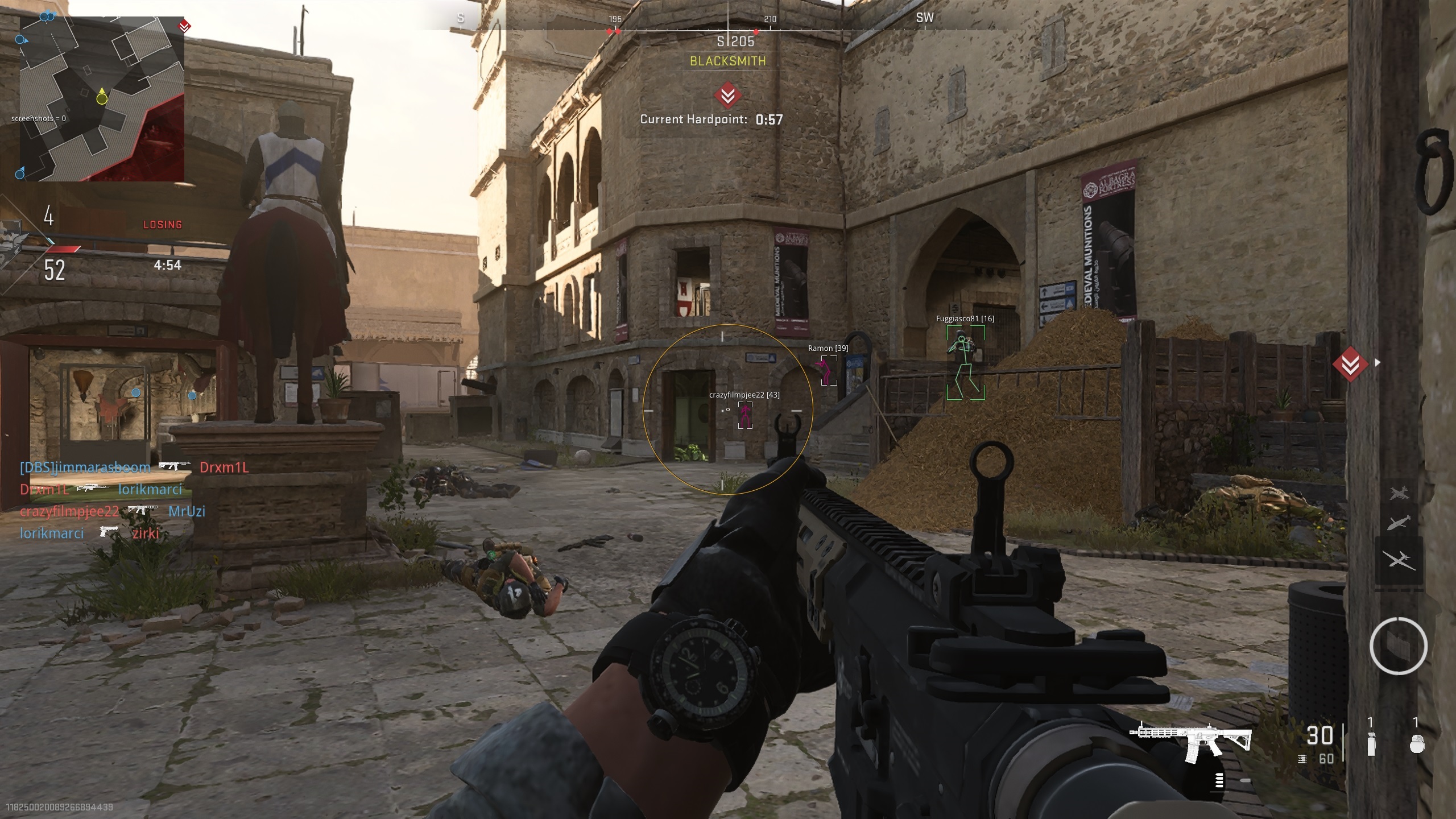This screenshot has height=819, width=1456.
Task: Click the pistol icon beside lorikmarci's kill entry
Action: 110,532
